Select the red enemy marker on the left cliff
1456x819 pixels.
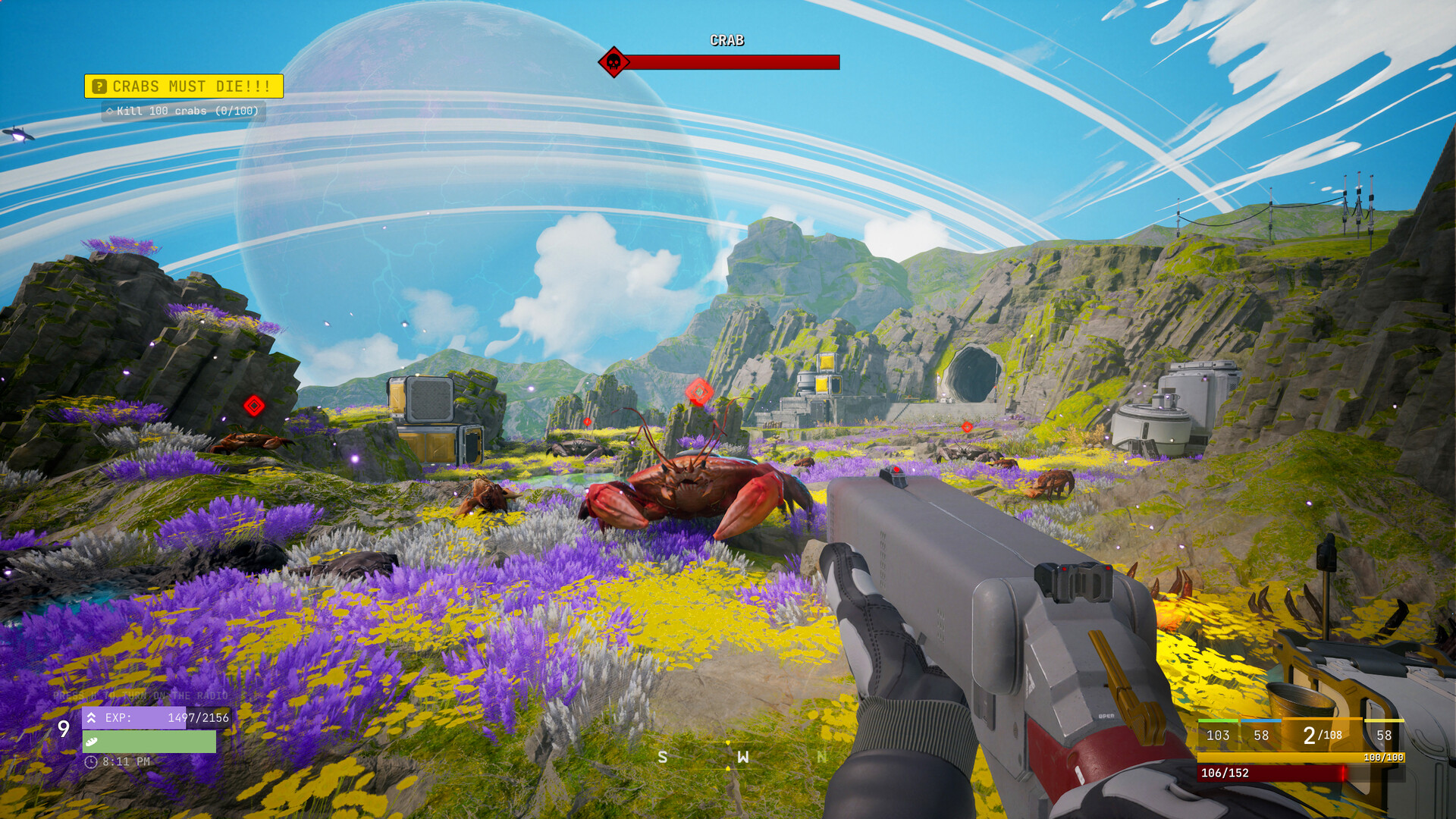254,406
